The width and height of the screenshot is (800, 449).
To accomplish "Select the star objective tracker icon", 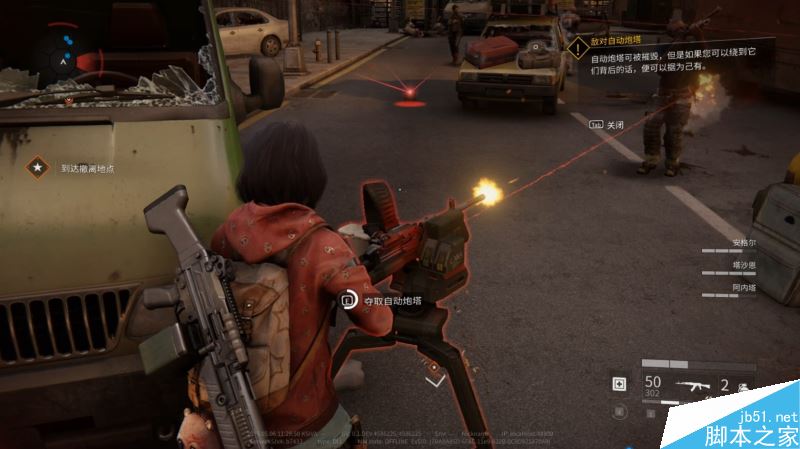I will [x=38, y=169].
